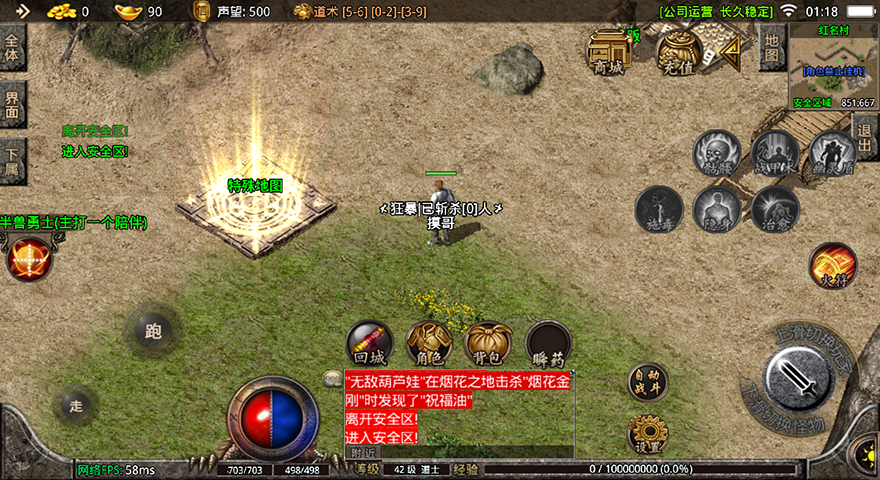Image resolution: width=880 pixels, height=480 pixels.
Task: Activate the 隐身 invisibility skill
Action: (x=717, y=210)
